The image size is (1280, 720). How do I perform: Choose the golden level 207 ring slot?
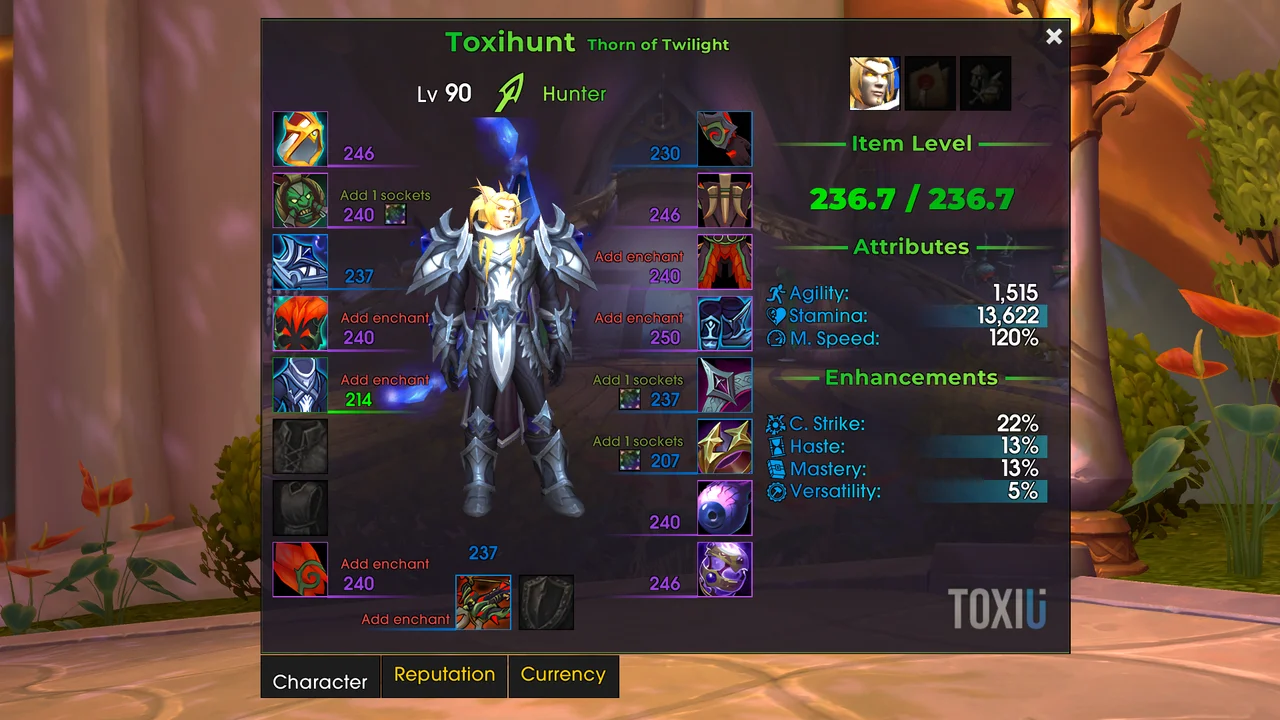[724, 446]
